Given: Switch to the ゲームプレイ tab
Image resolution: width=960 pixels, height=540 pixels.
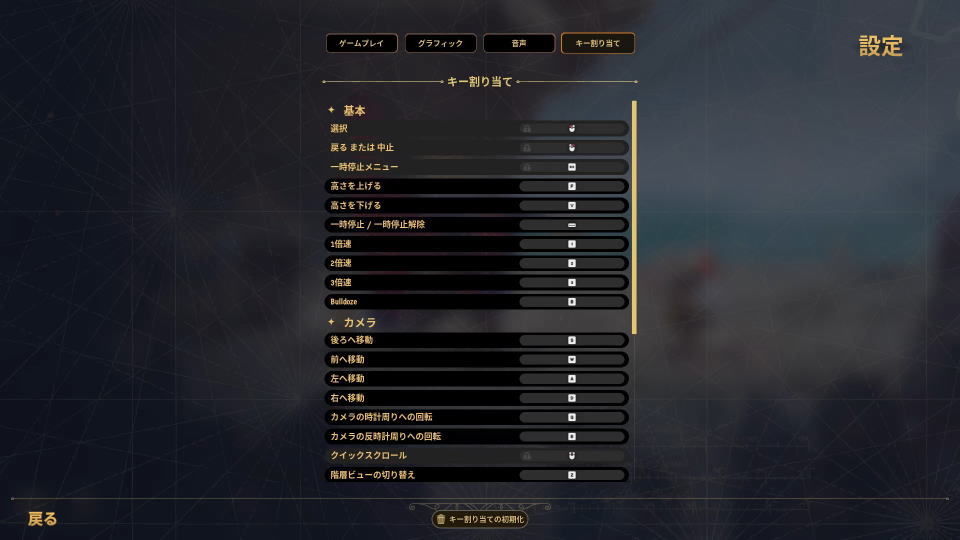Looking at the screenshot, I should [361, 44].
